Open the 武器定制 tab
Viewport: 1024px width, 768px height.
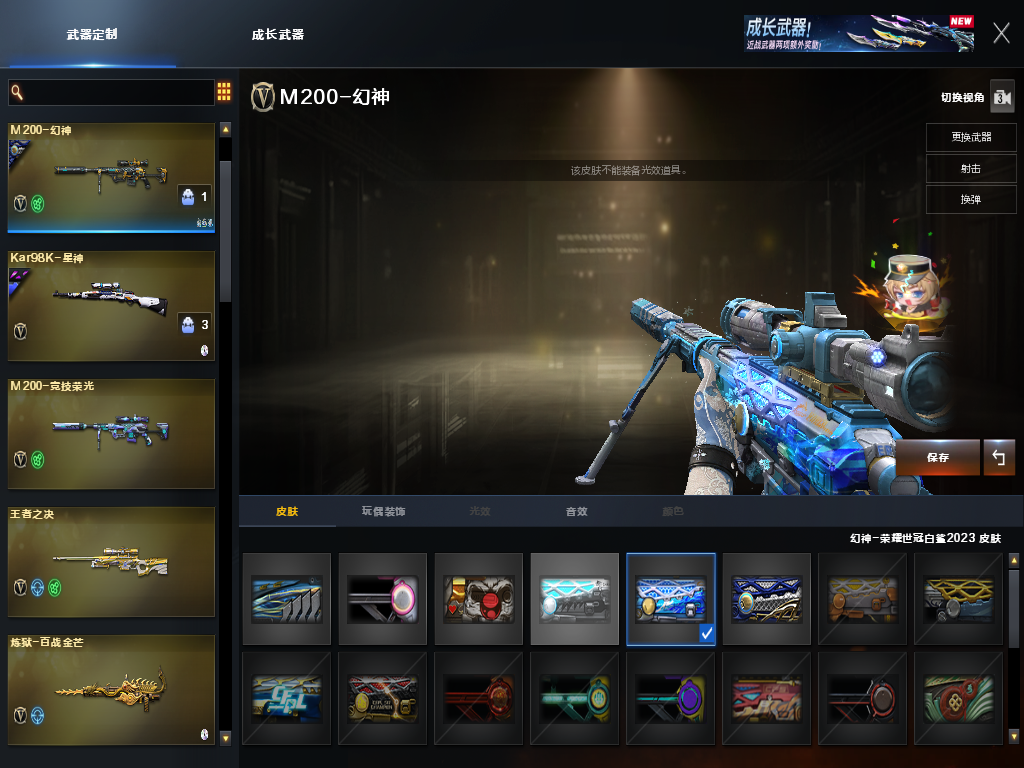92,34
